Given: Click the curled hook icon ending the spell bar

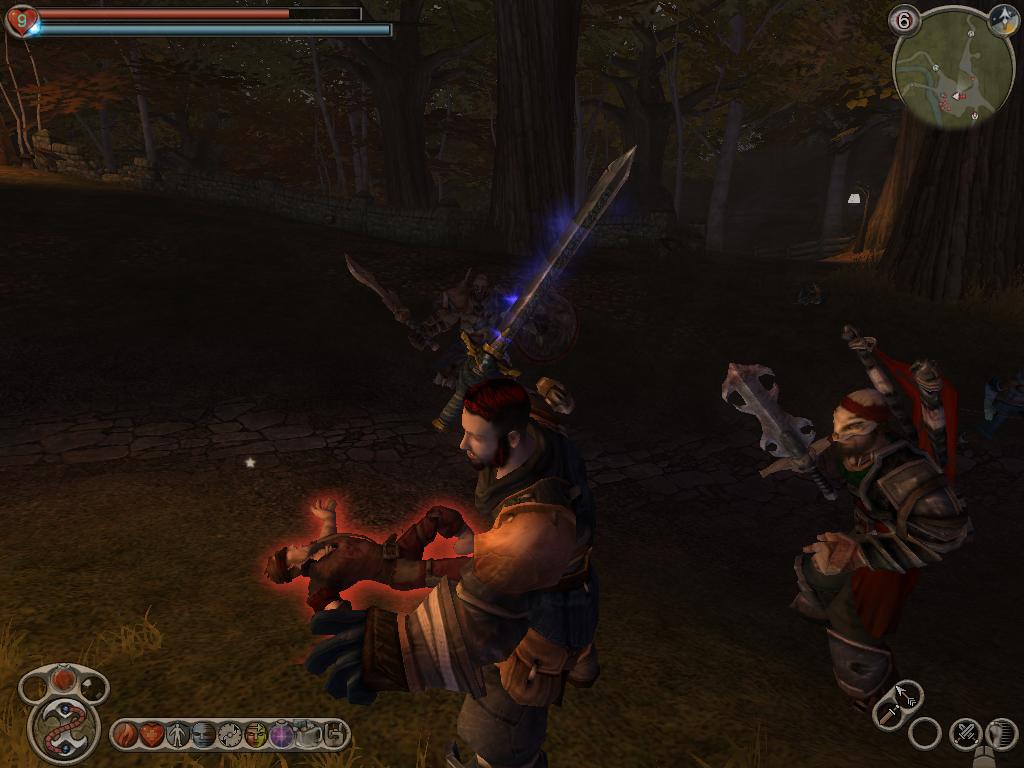Looking at the screenshot, I should tap(334, 735).
